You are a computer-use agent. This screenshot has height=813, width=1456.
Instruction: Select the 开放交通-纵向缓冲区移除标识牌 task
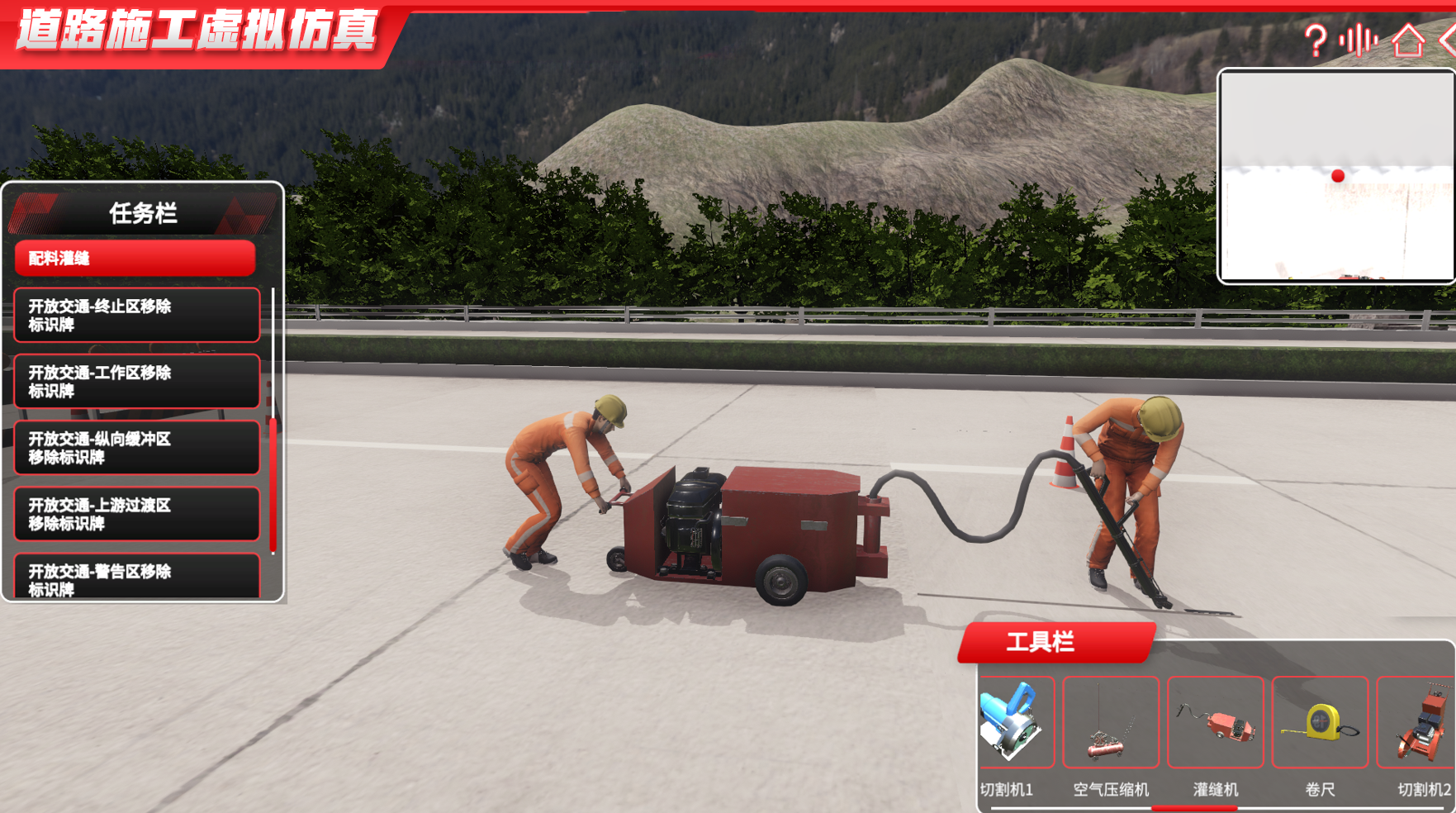[137, 447]
